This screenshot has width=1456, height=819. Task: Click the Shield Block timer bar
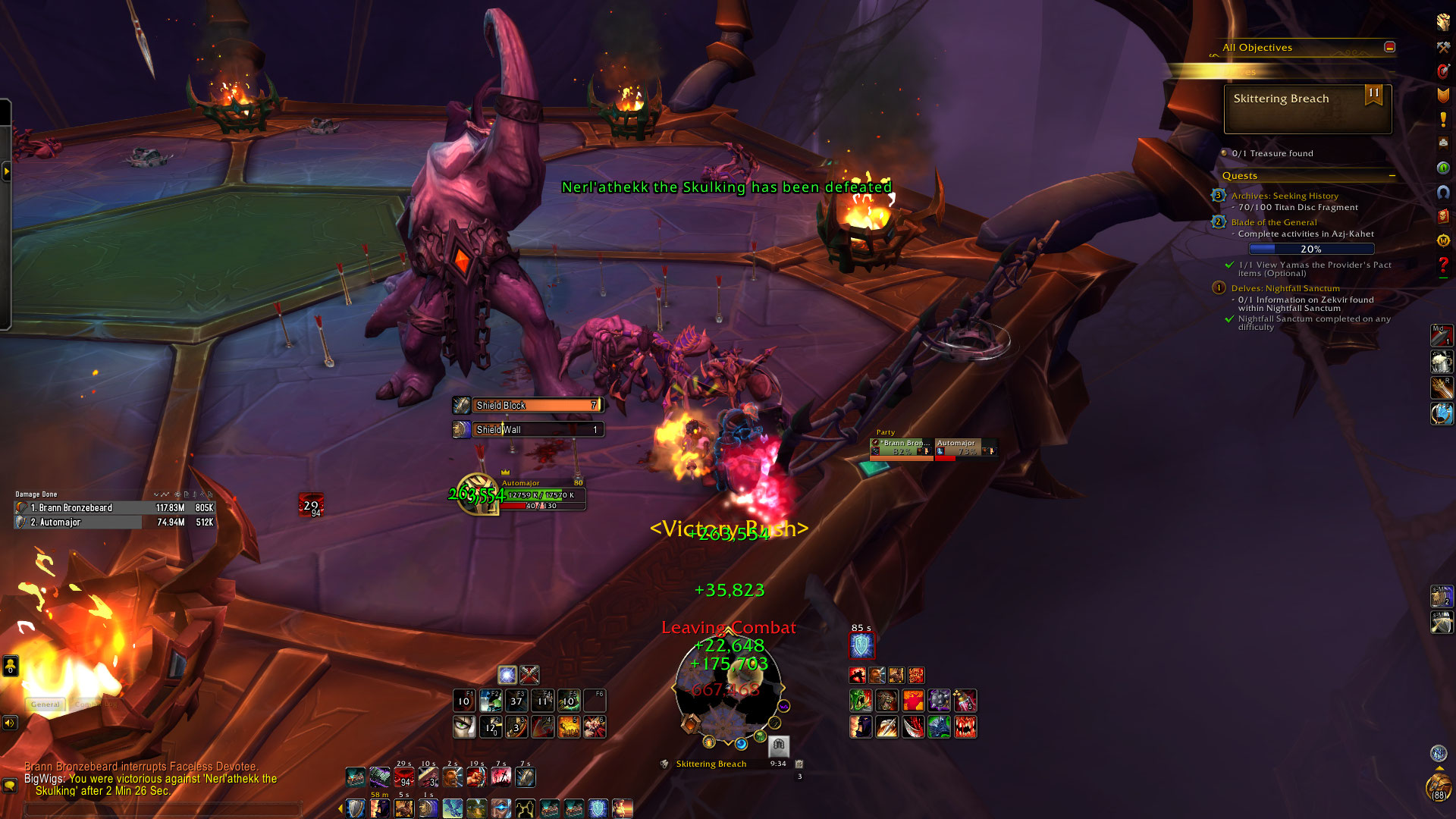point(537,406)
